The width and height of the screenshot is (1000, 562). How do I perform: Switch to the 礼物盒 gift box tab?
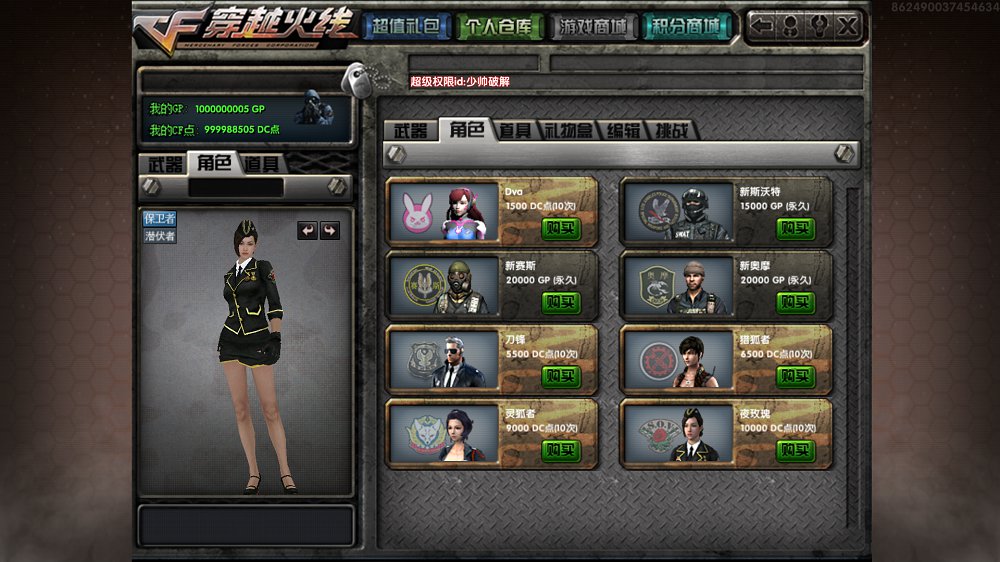click(x=567, y=131)
